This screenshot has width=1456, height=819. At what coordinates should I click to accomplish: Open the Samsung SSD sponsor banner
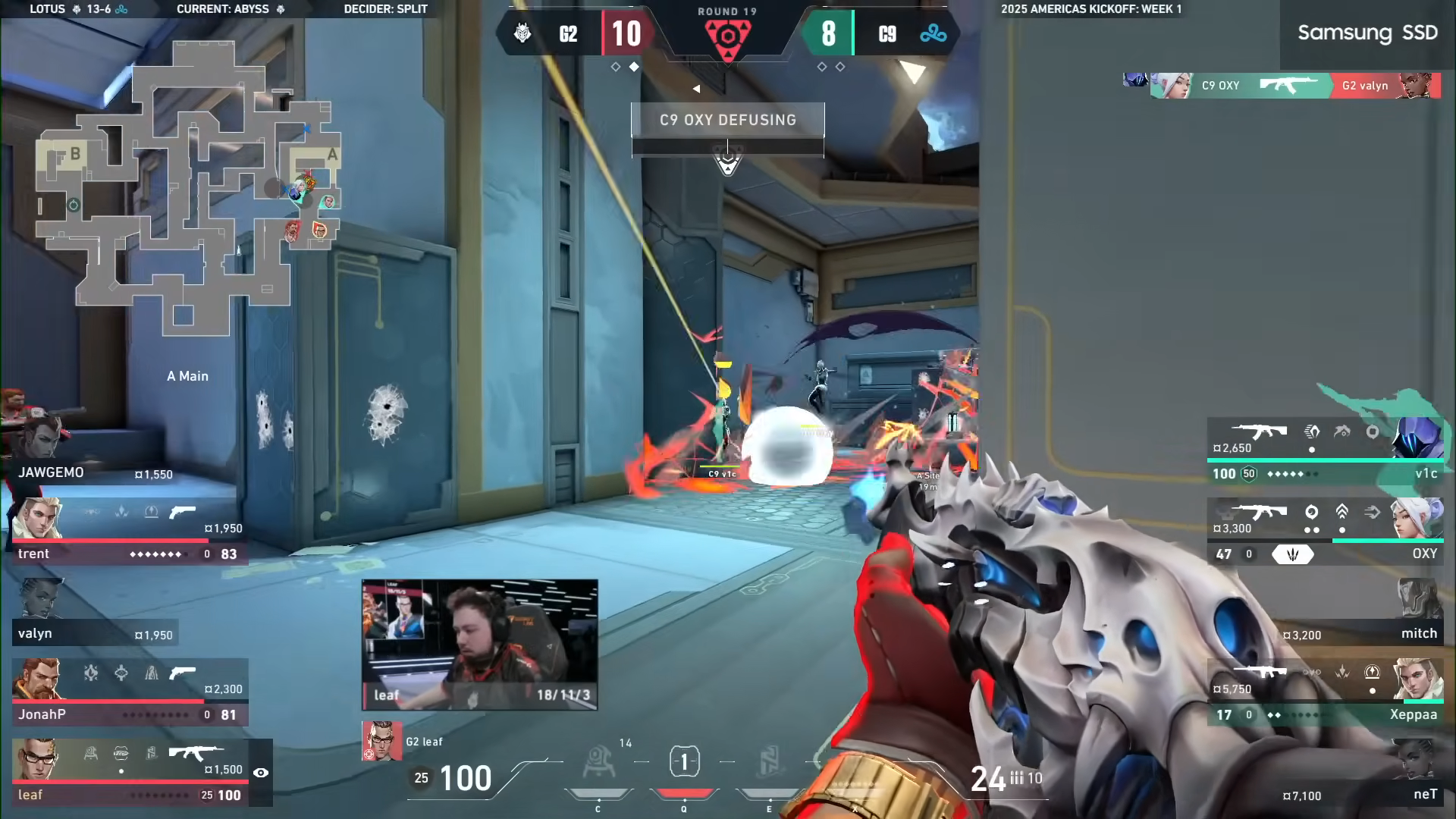tap(1367, 33)
